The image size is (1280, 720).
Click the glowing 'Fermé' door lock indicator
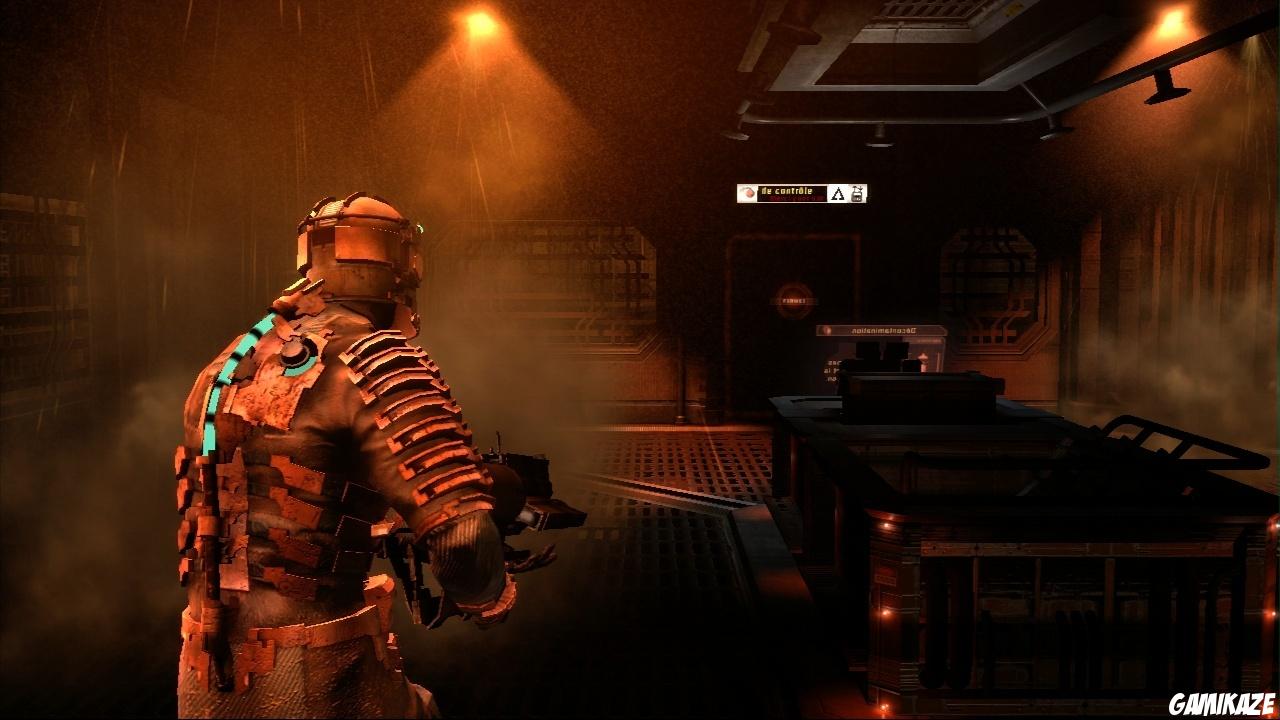click(793, 300)
